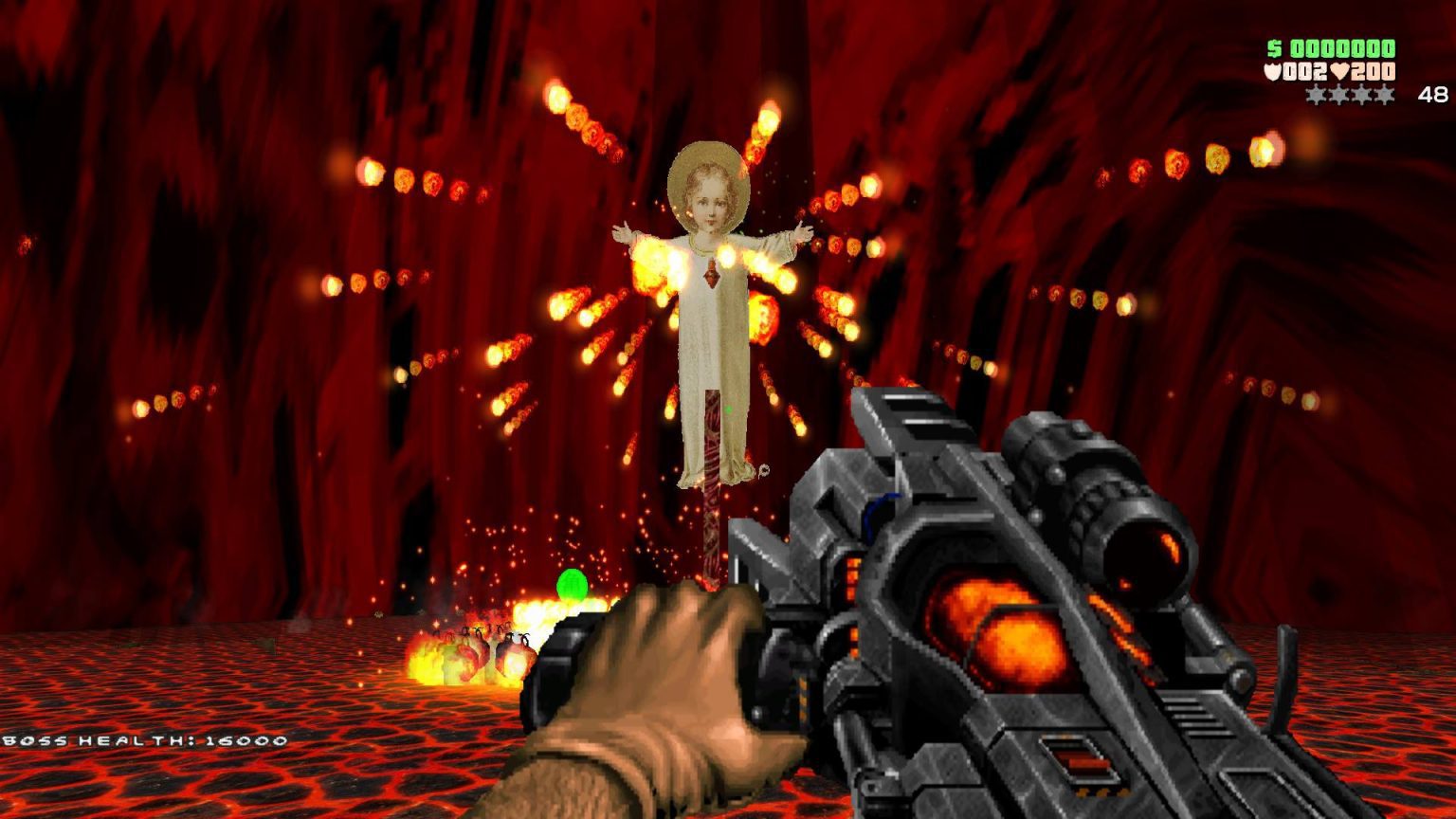The height and width of the screenshot is (819, 1456).
Task: Click the third wanted-level star
Action: click(1362, 95)
